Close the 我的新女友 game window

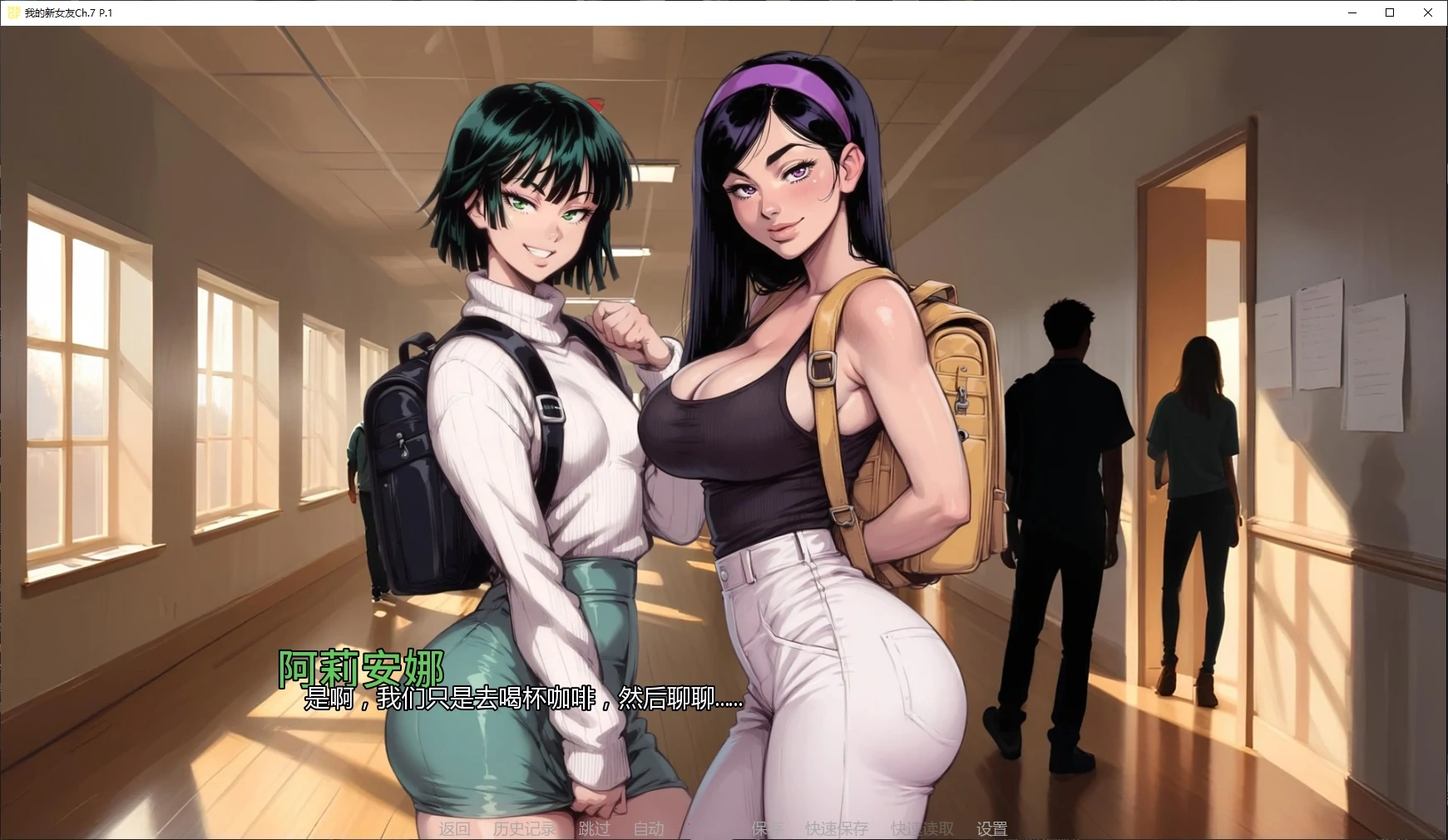click(x=1428, y=12)
